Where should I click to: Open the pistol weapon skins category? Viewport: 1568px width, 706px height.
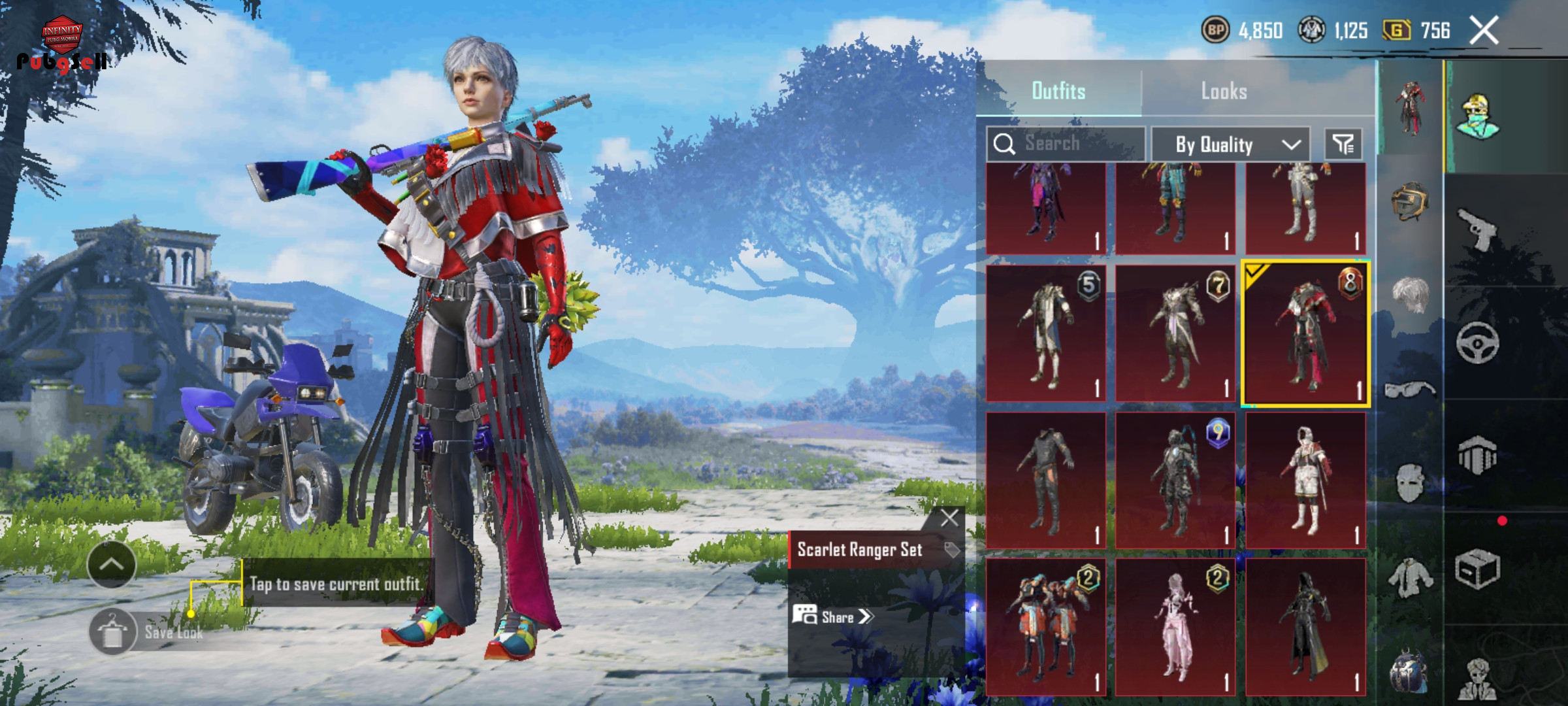point(1477,228)
